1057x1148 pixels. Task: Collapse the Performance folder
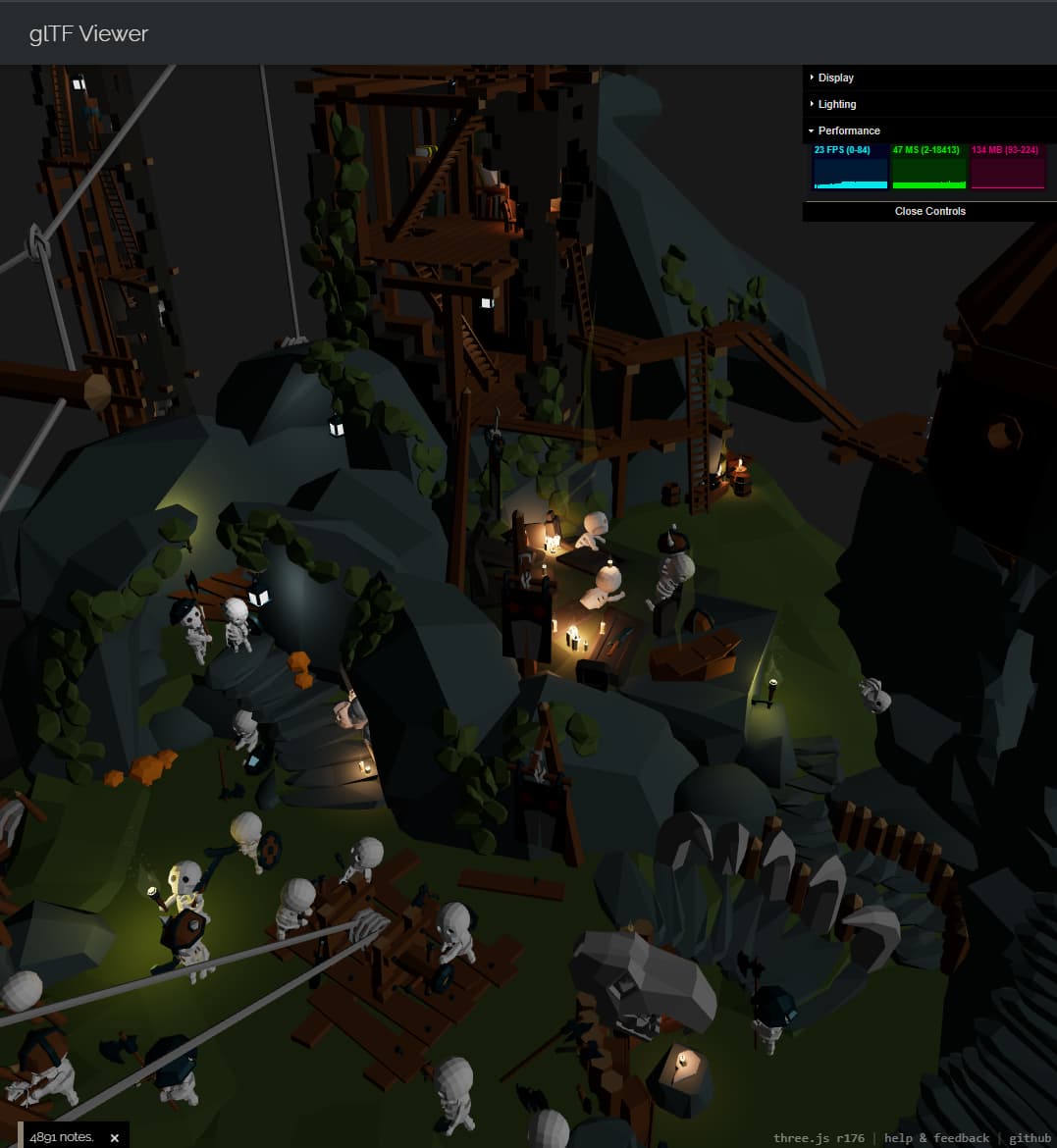pos(849,130)
